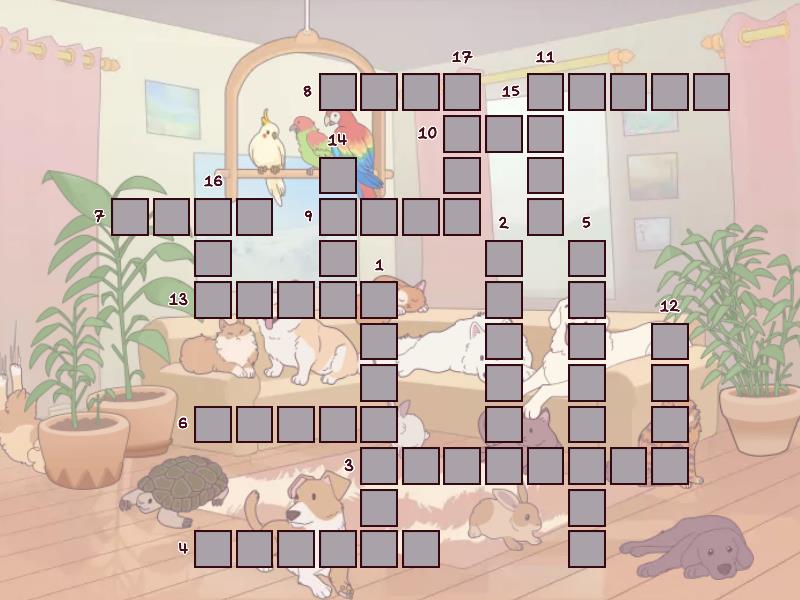Select the square below the number 16
Image resolution: width=800 pixels, height=600 pixels.
(x=213, y=216)
